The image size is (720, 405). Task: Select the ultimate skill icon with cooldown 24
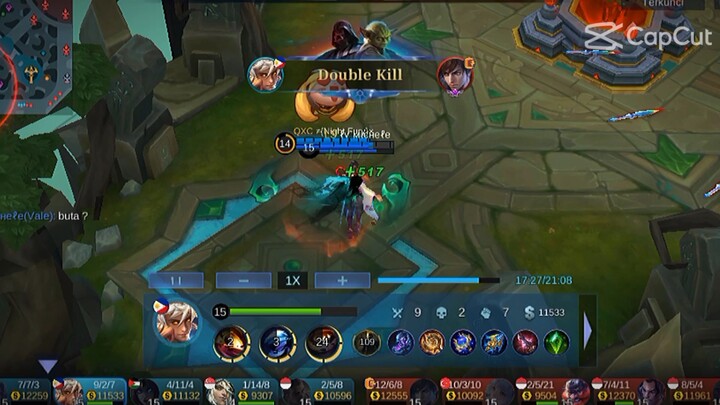(323, 343)
